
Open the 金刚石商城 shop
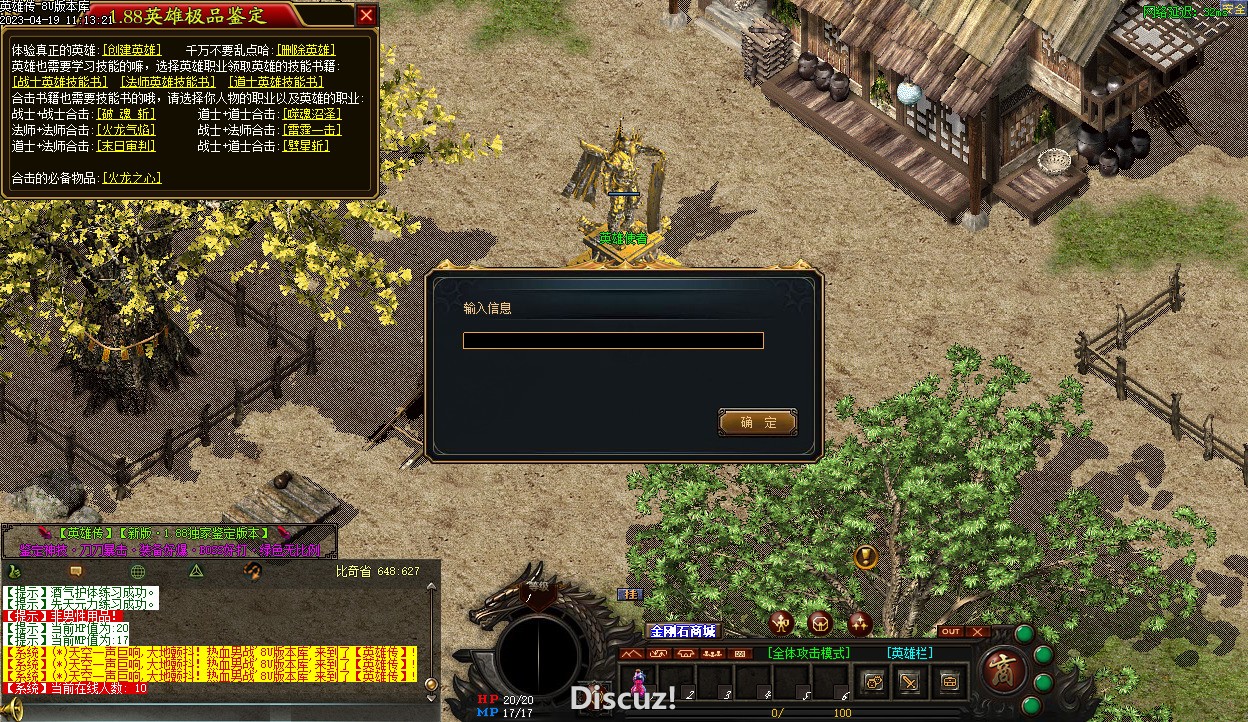pyautogui.click(x=683, y=632)
